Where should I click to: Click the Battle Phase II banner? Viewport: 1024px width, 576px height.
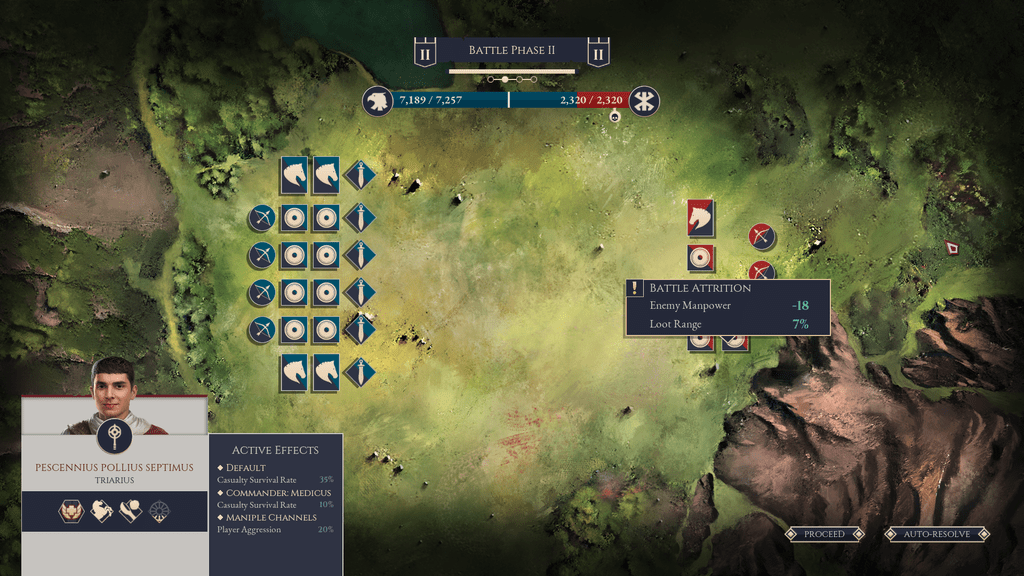(512, 51)
